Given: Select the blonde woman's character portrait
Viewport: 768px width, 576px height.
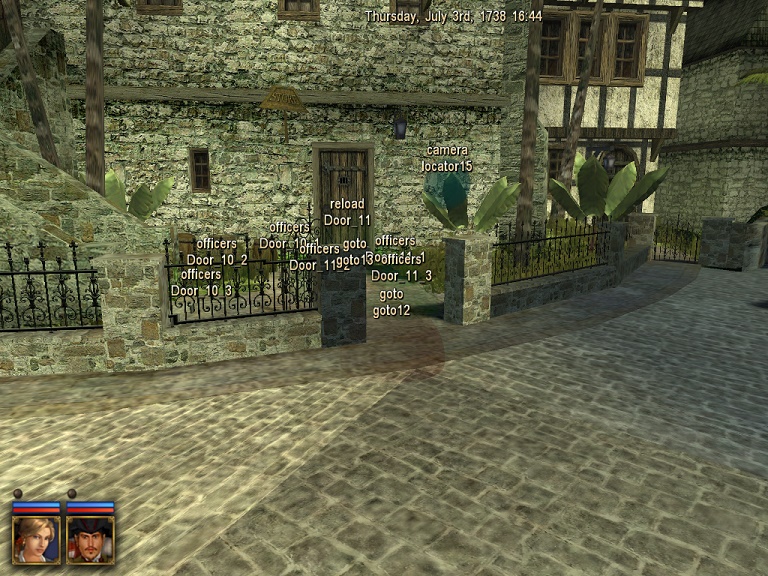Looking at the screenshot, I should click(36, 538).
